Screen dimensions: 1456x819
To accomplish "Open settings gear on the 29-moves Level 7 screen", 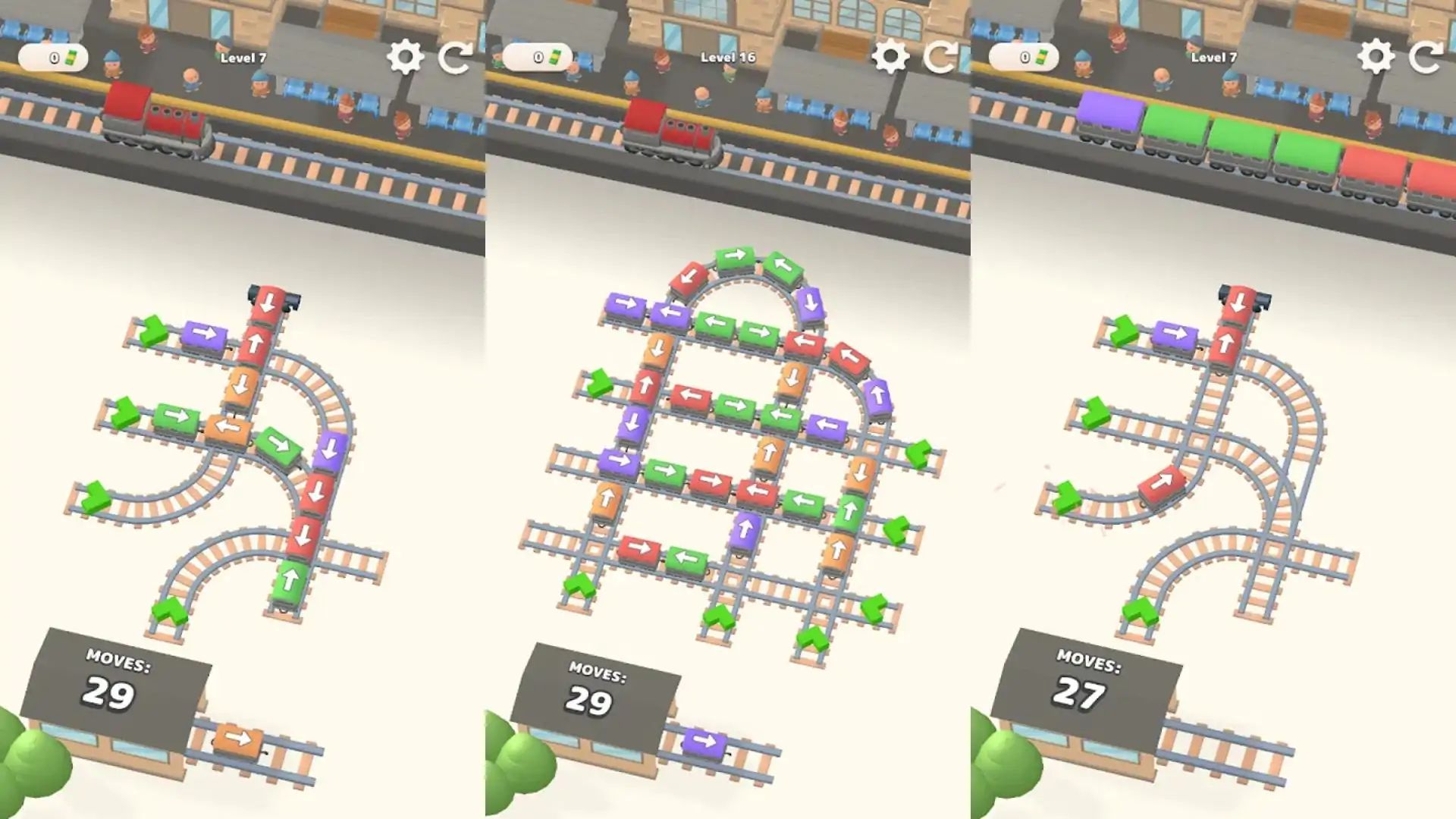I will point(405,56).
